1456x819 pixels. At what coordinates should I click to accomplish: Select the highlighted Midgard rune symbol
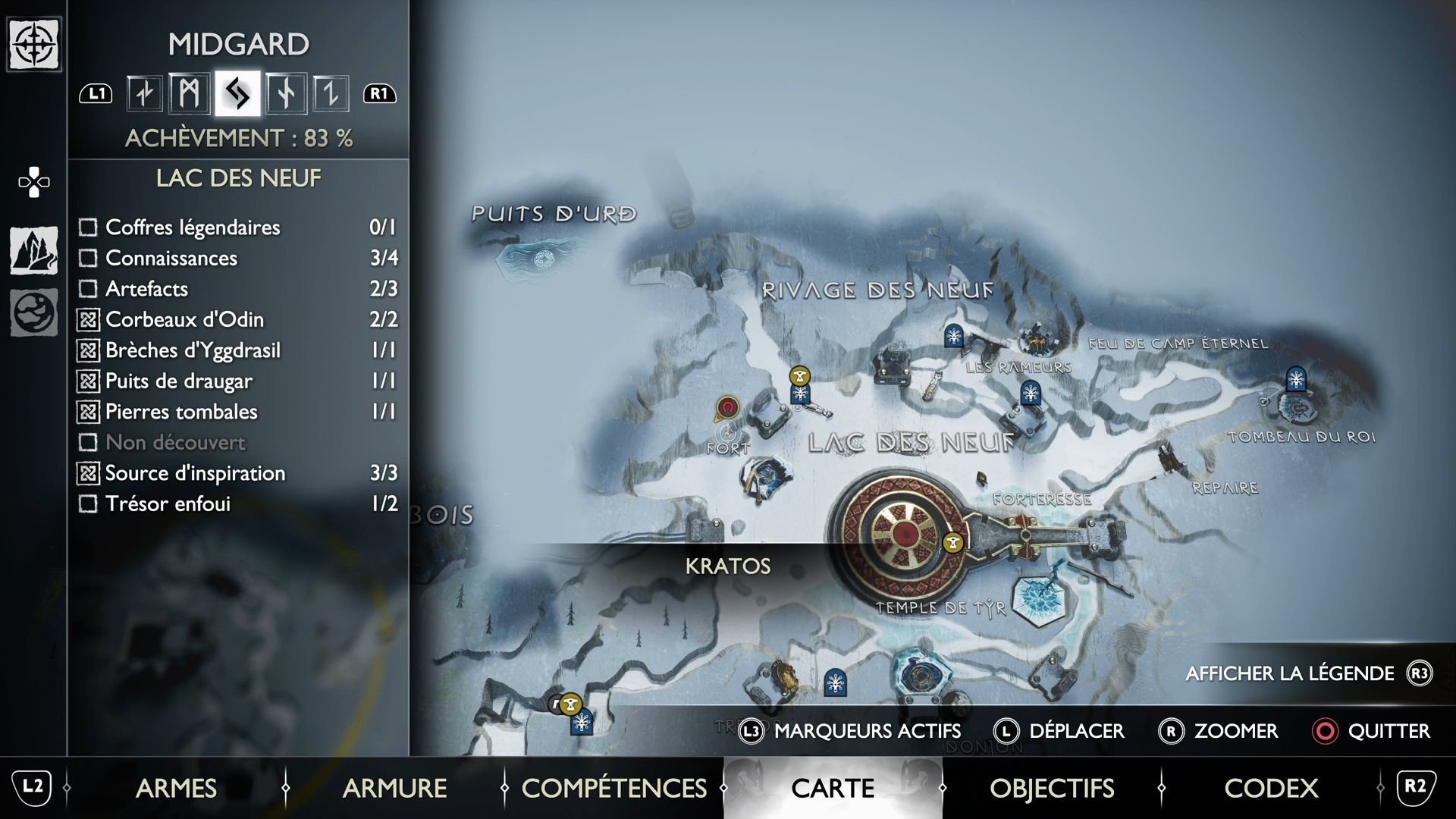point(236,93)
